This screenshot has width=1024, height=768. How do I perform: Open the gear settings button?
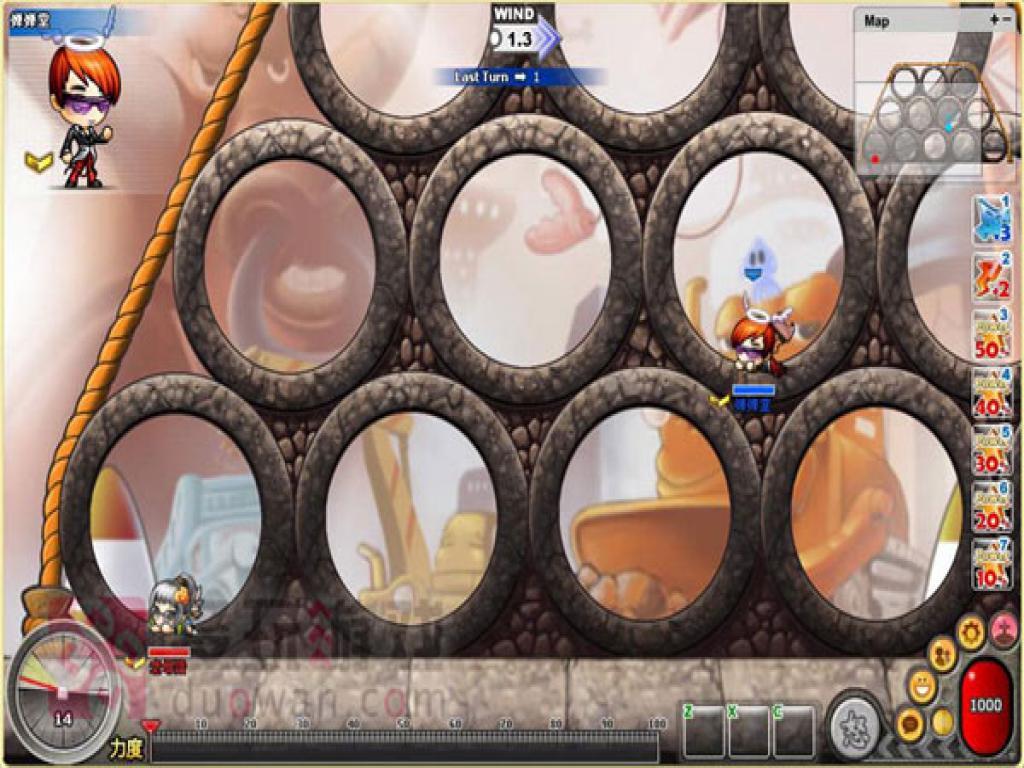(971, 631)
